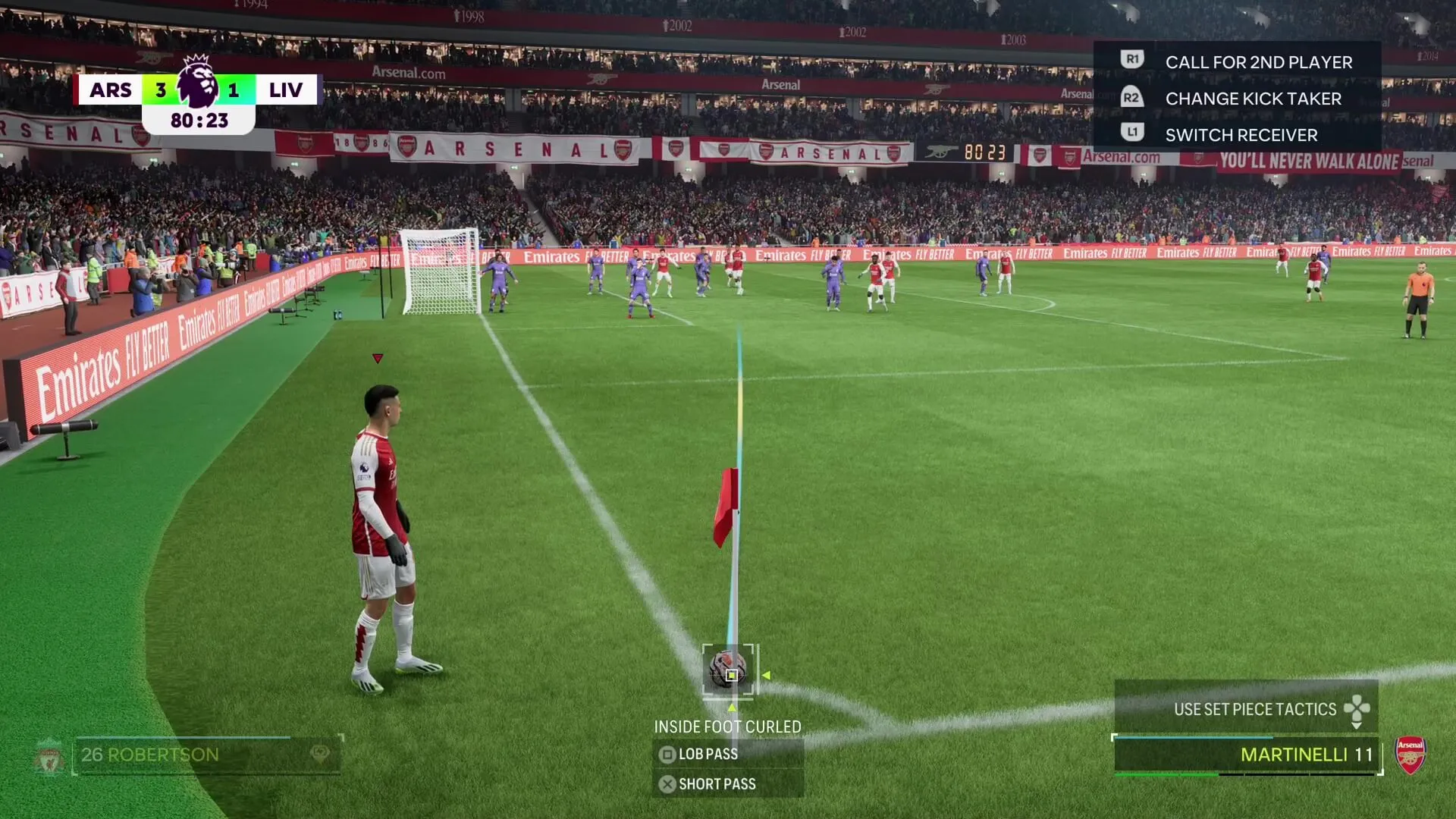Image resolution: width=1456 pixels, height=819 pixels.
Task: Choose the Lob Pass kick option
Action: pos(708,754)
